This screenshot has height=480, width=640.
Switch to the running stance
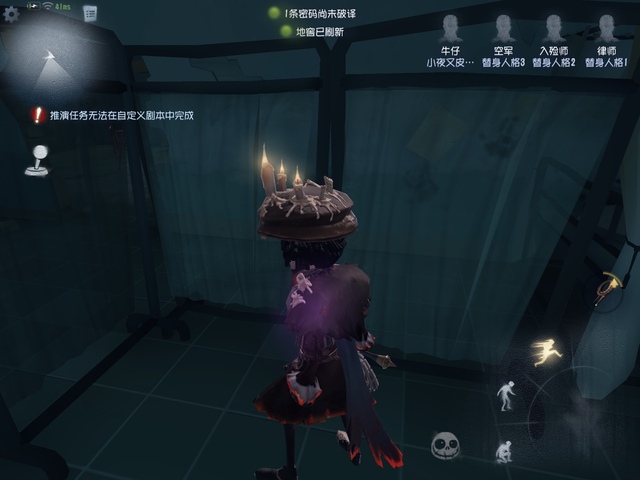[546, 350]
